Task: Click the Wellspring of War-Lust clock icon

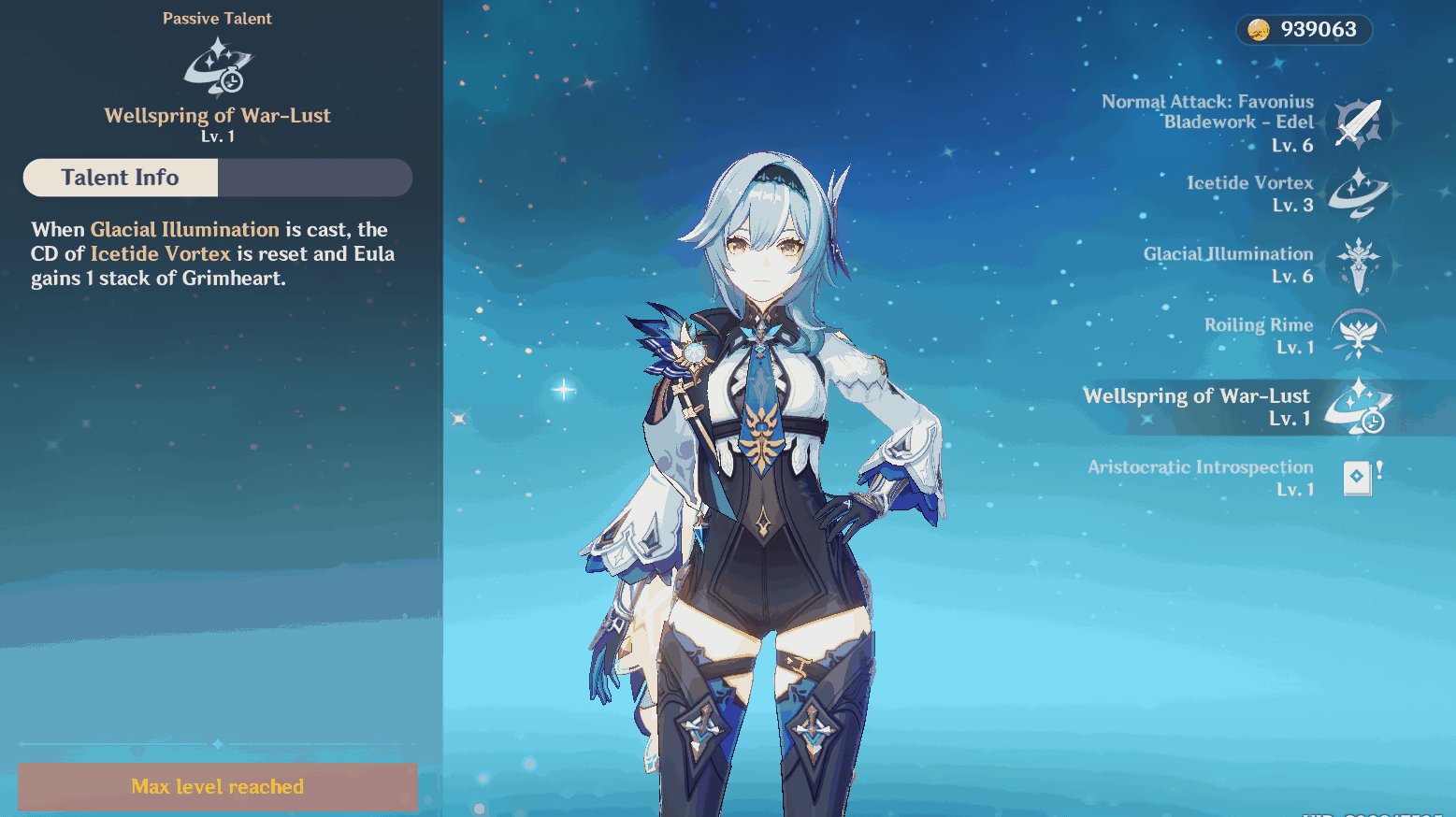Action: [1358, 406]
